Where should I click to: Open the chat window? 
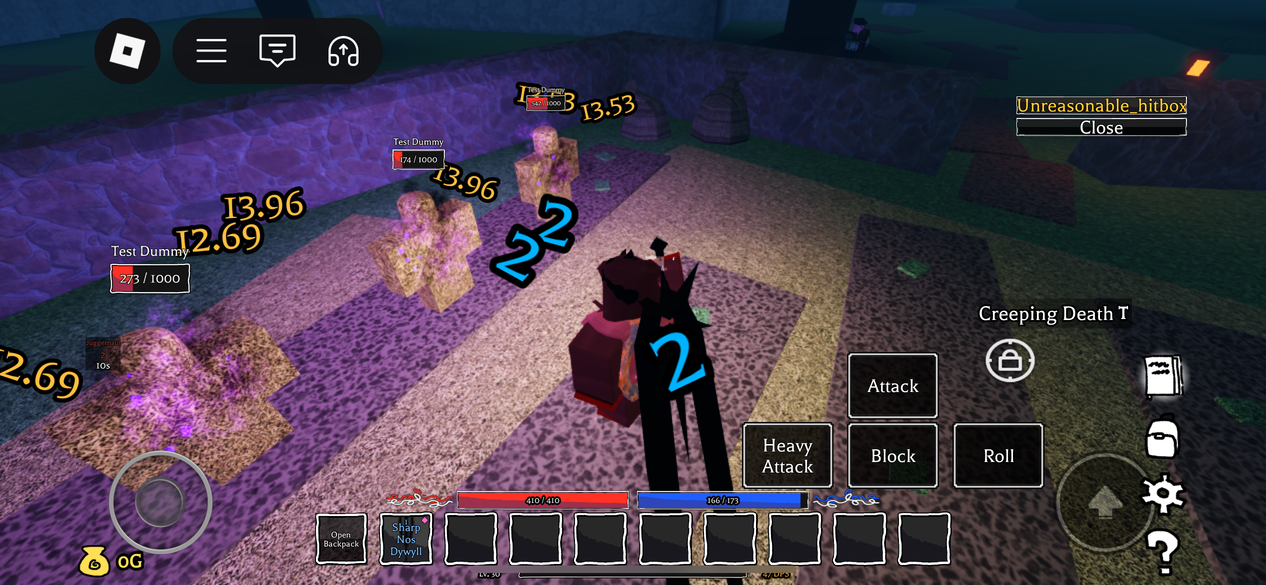pos(277,51)
